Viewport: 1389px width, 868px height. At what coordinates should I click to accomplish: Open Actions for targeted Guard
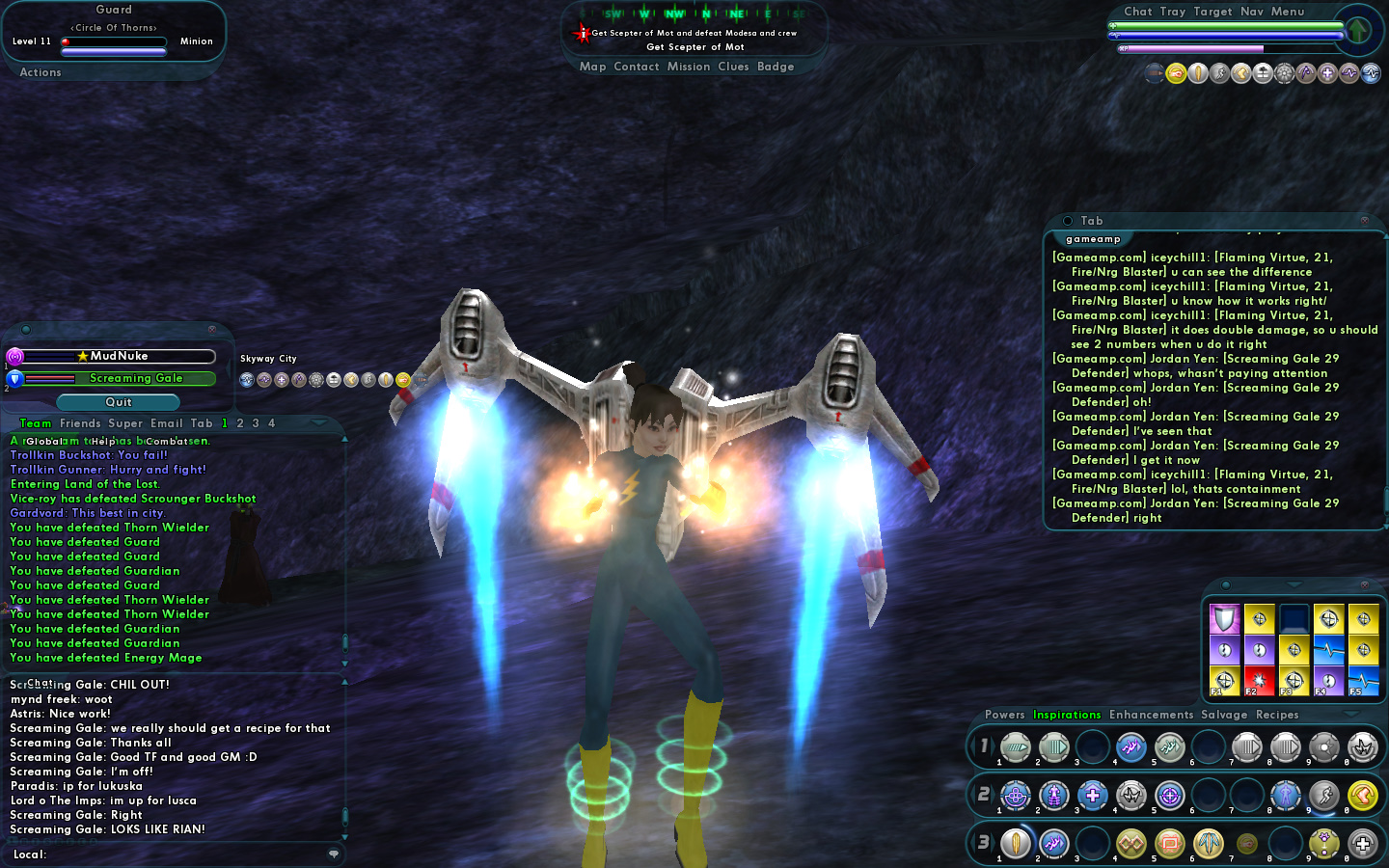pos(41,72)
